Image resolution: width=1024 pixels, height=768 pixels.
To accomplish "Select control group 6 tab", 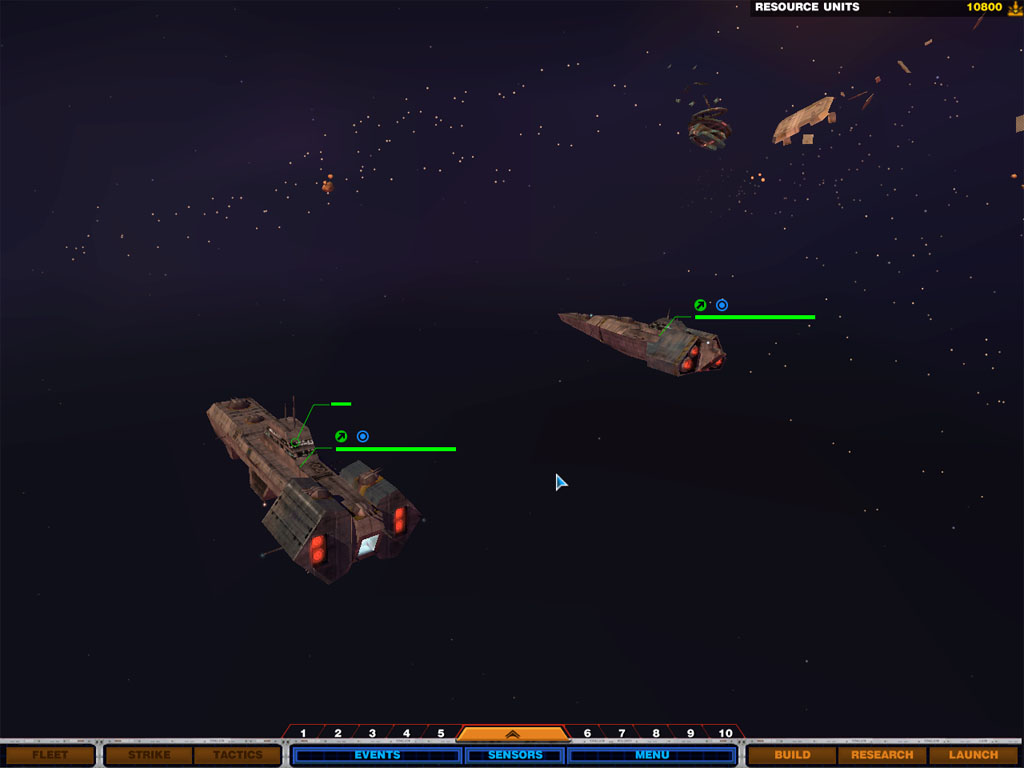I will point(587,733).
